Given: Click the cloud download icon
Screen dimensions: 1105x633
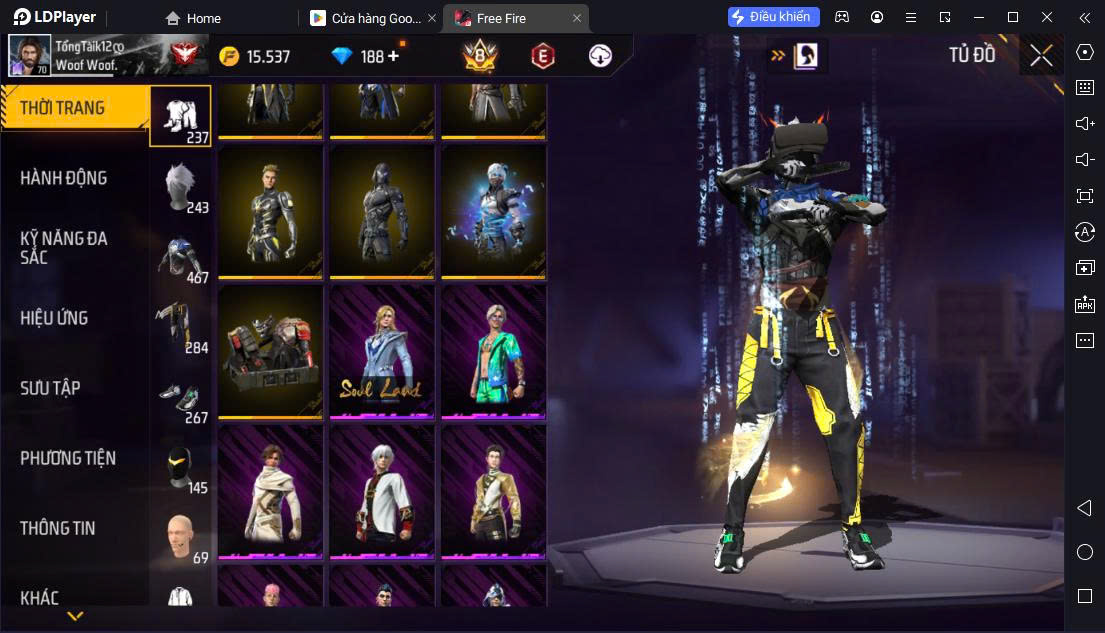Looking at the screenshot, I should pyautogui.click(x=600, y=56).
